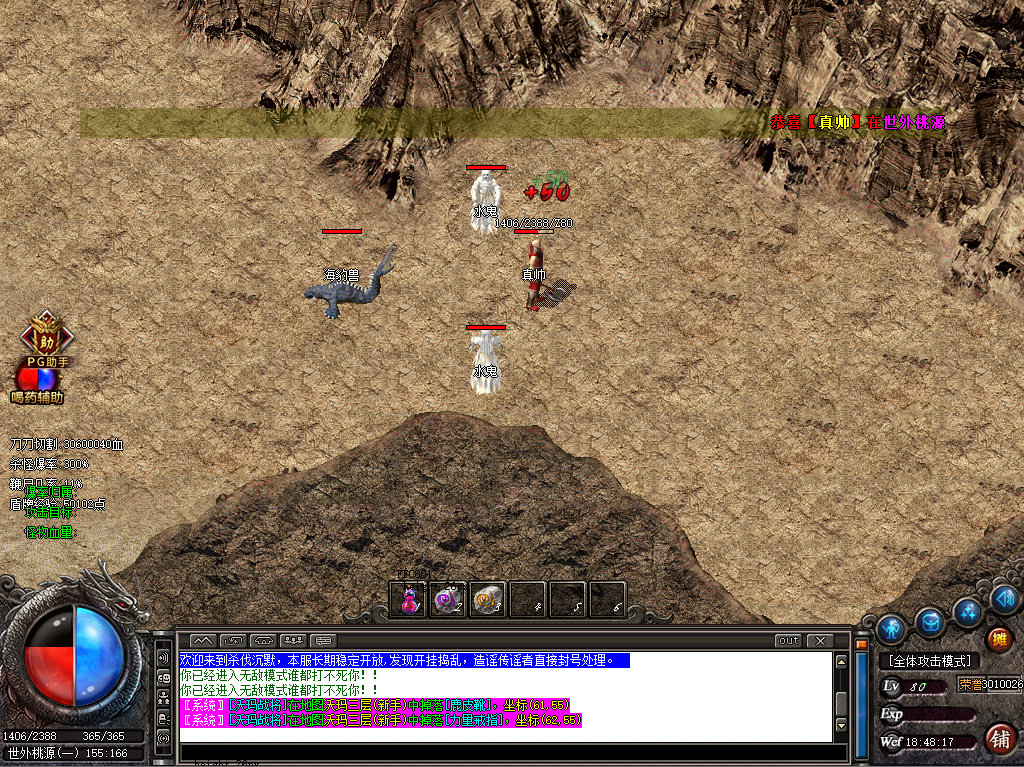Select the orange swirl stone in slot 3
The height and width of the screenshot is (767, 1024).
point(487,600)
